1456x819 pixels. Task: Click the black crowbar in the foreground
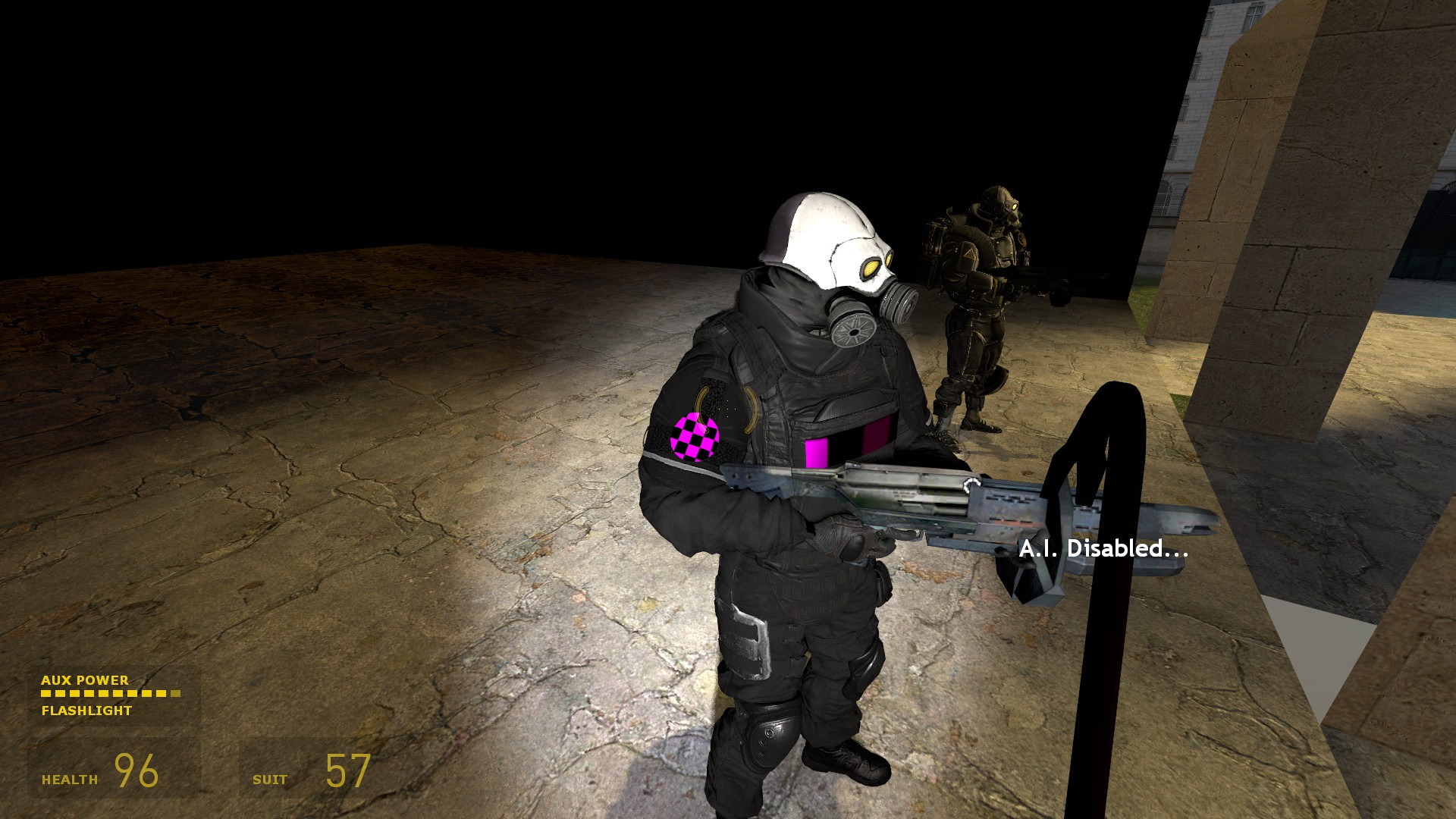(1107, 645)
